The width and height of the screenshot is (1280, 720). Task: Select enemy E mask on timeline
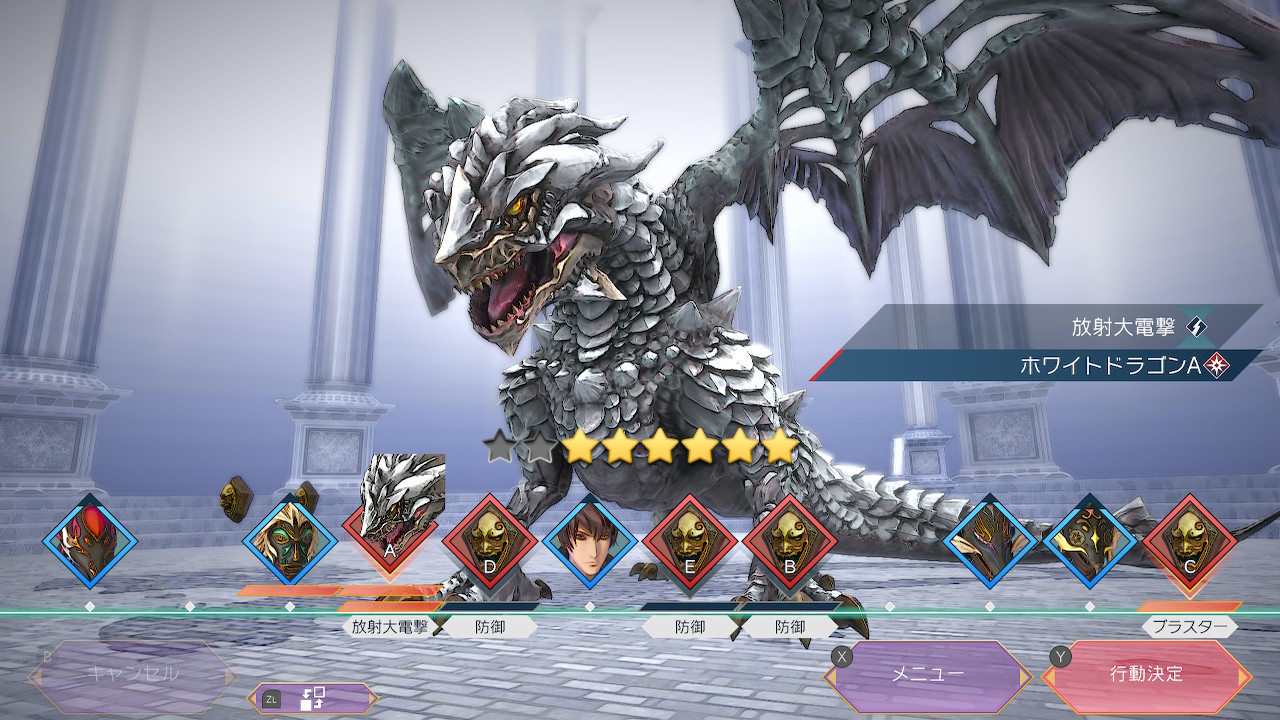coord(690,542)
